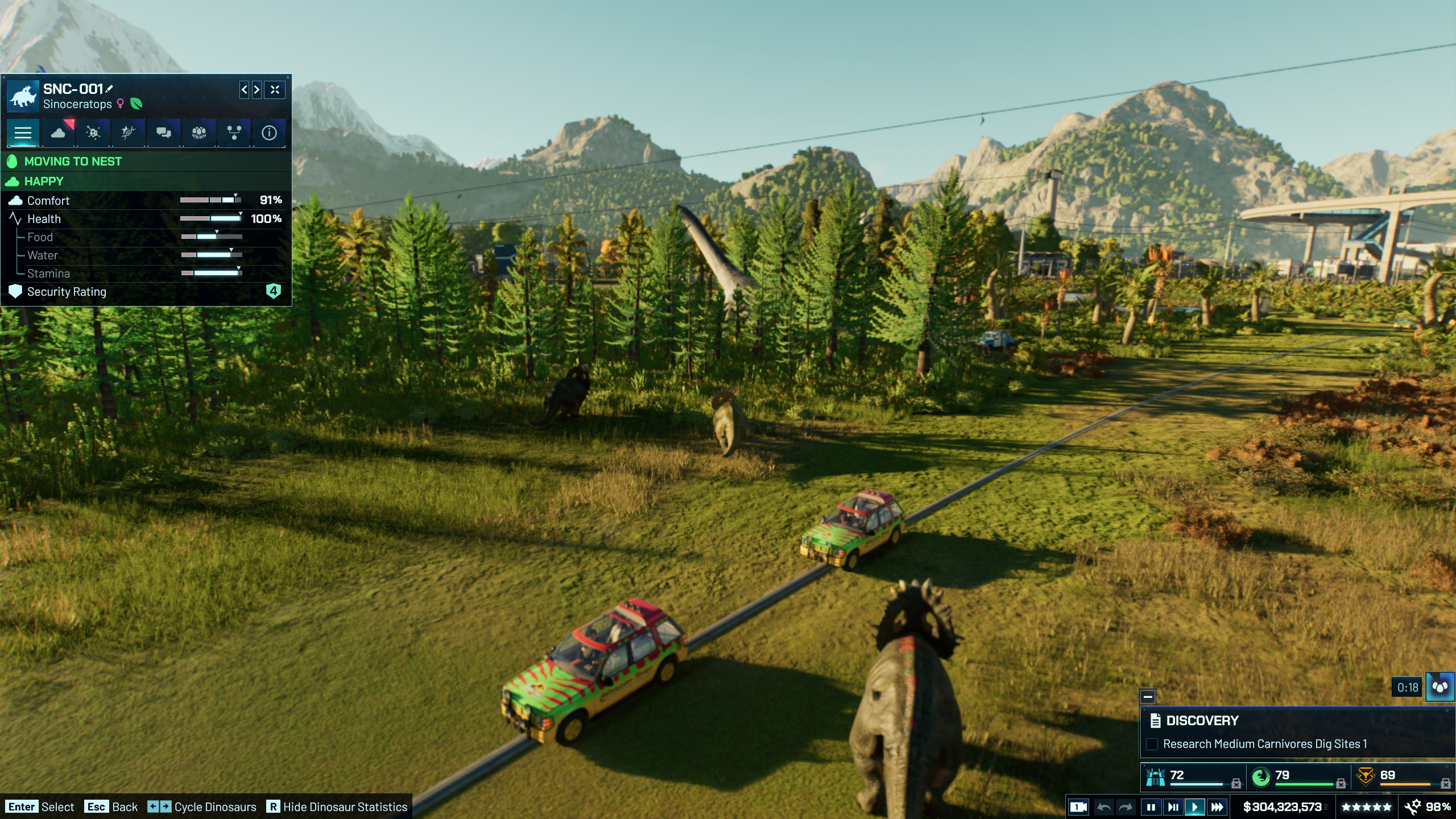This screenshot has width=1456, height=819.
Task: Show the family tree tab
Action: [x=234, y=133]
